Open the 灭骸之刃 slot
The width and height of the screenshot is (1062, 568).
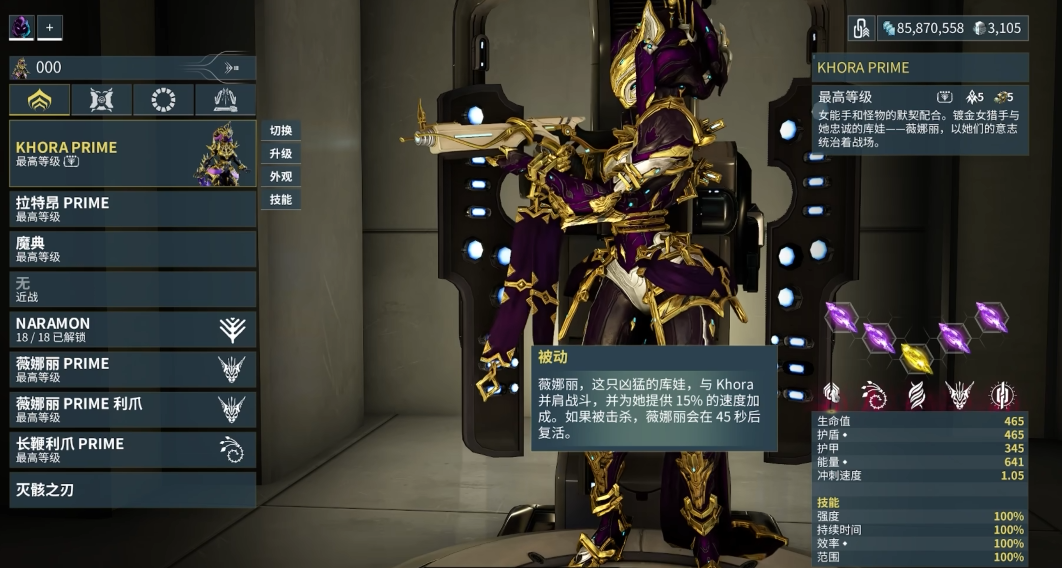pos(132,490)
